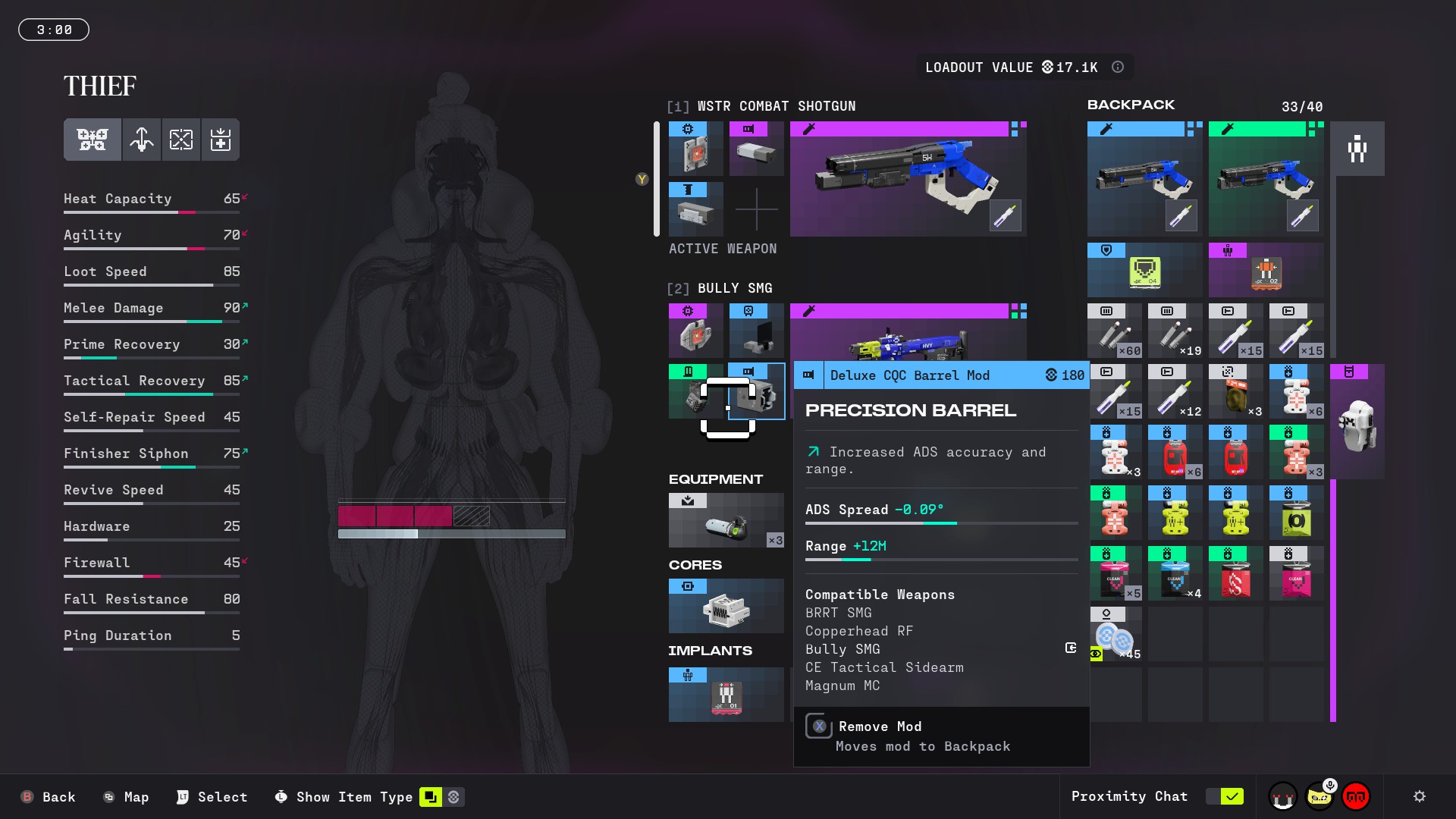
Task: Select the ammo stack with 60 rounds
Action: [1114, 331]
